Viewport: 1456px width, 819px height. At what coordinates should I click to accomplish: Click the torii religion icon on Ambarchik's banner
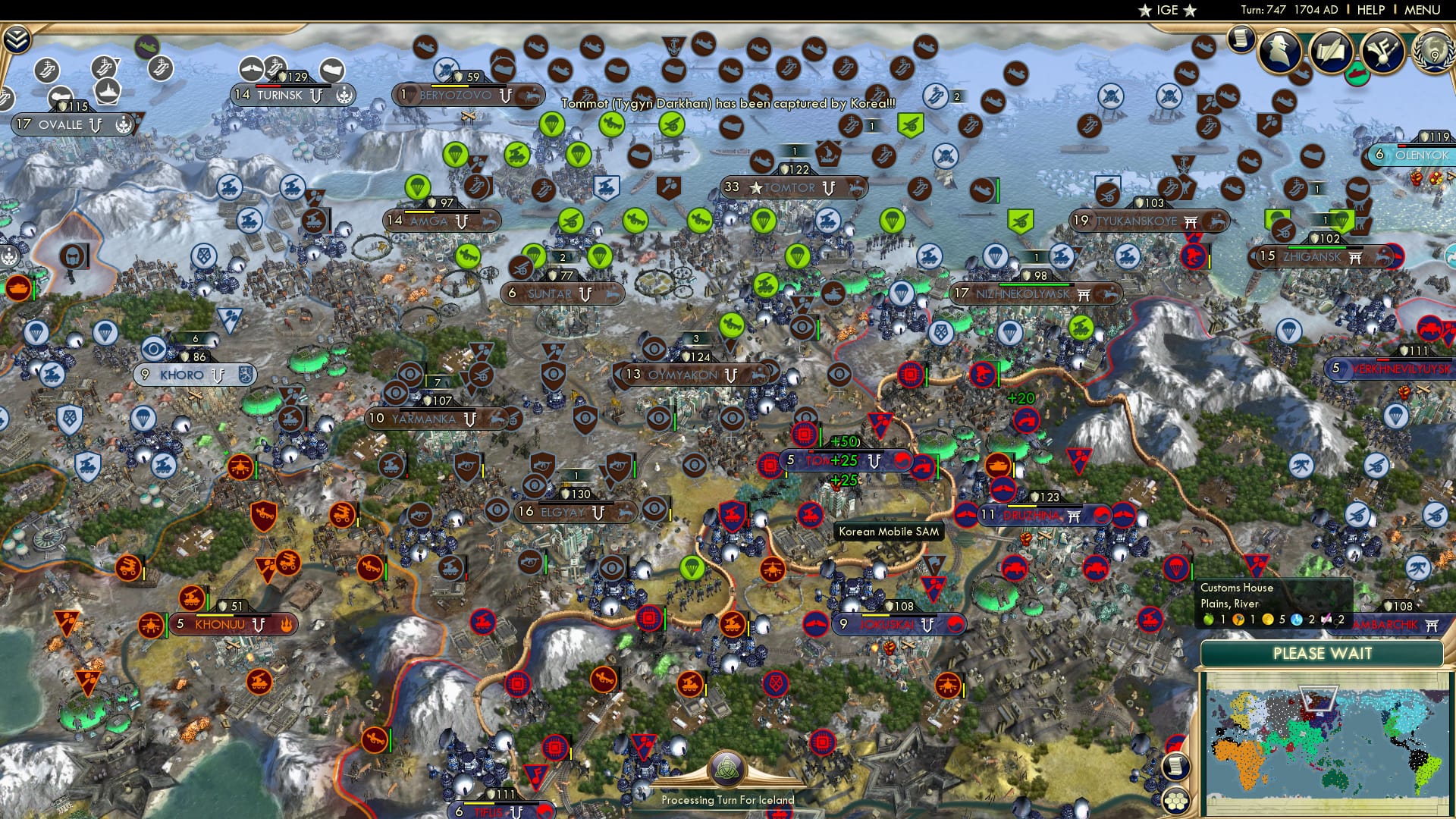point(1431,625)
